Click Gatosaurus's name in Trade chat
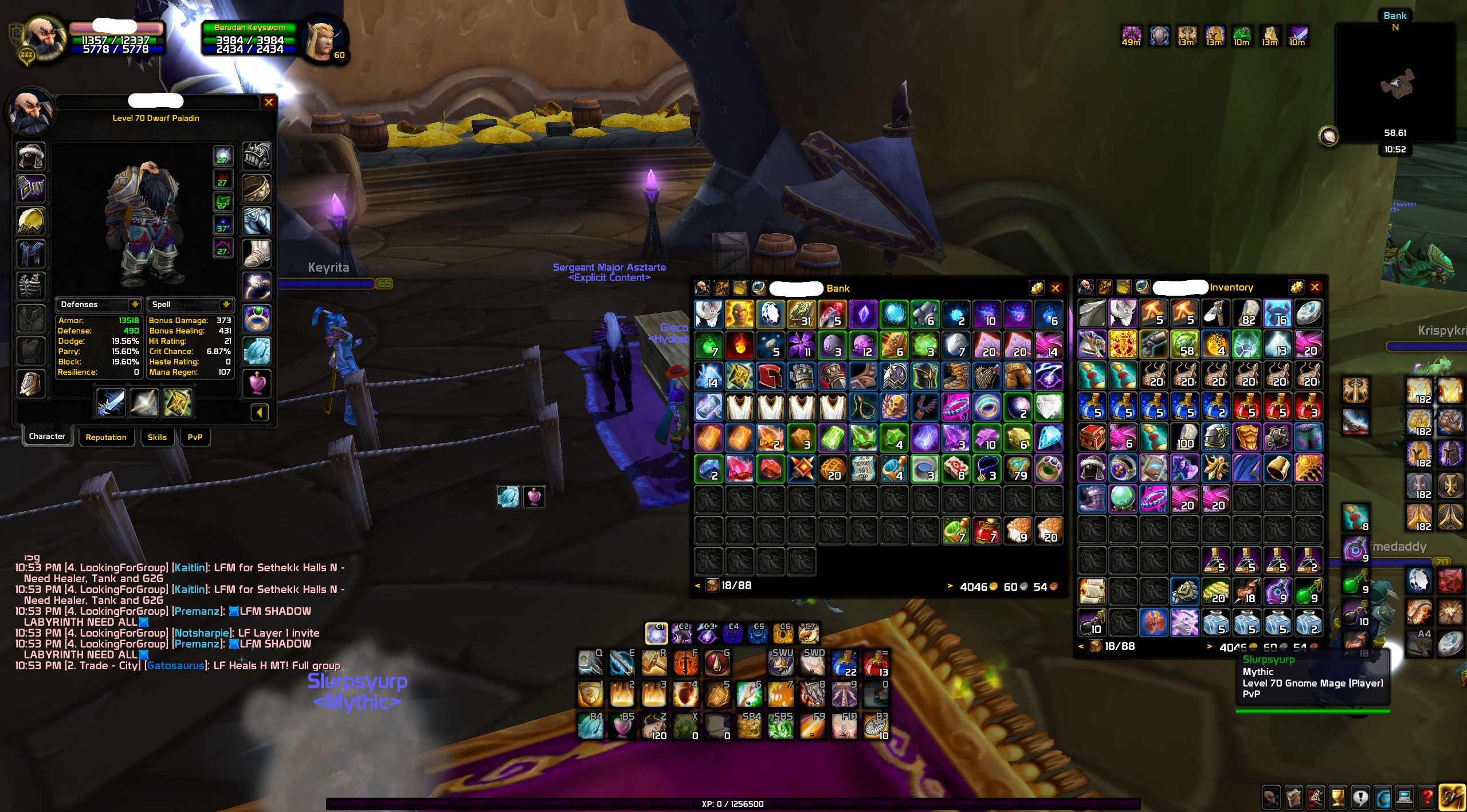The height and width of the screenshot is (812, 1467). coord(176,666)
